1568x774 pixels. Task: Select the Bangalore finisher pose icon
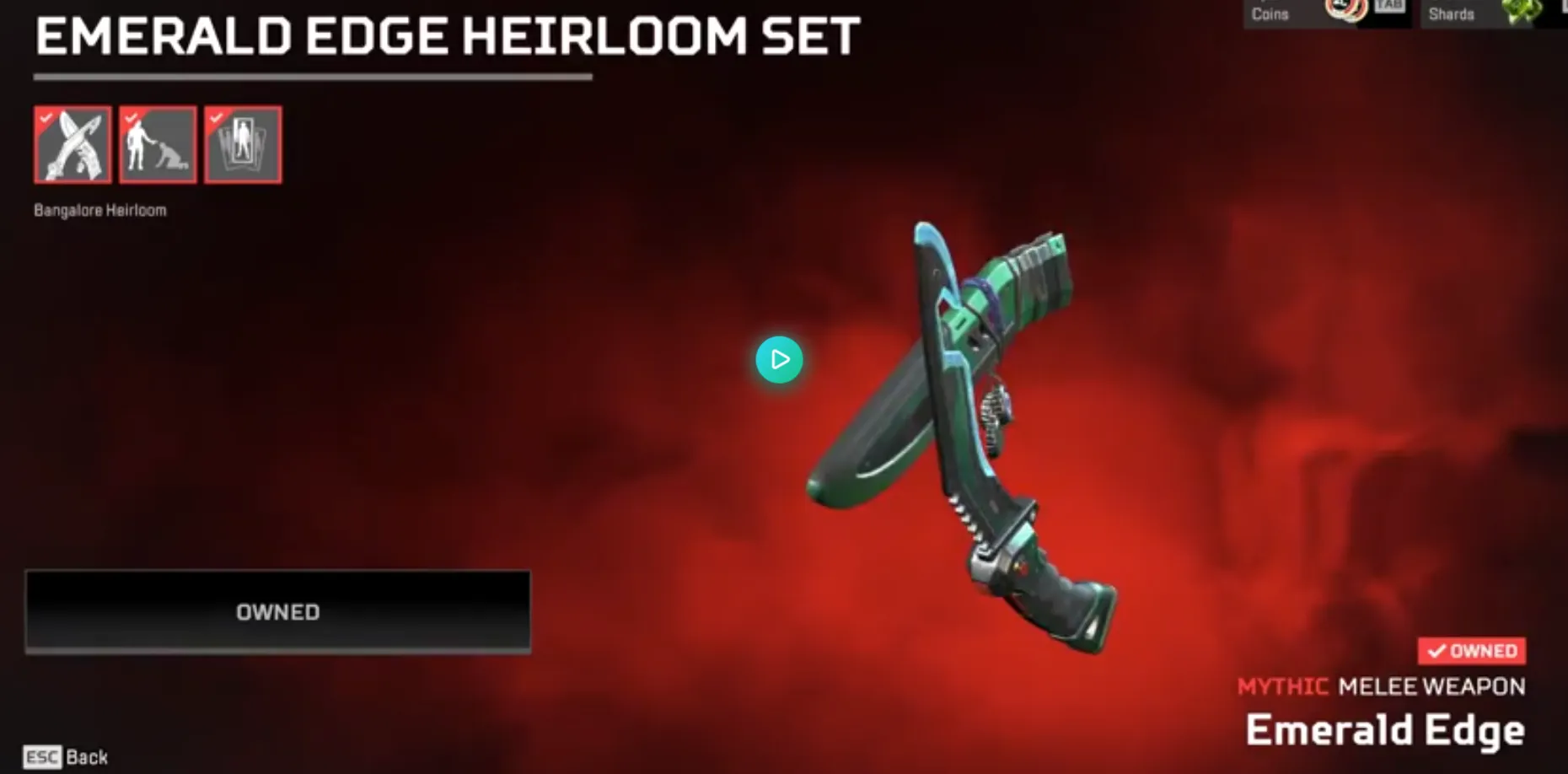157,143
